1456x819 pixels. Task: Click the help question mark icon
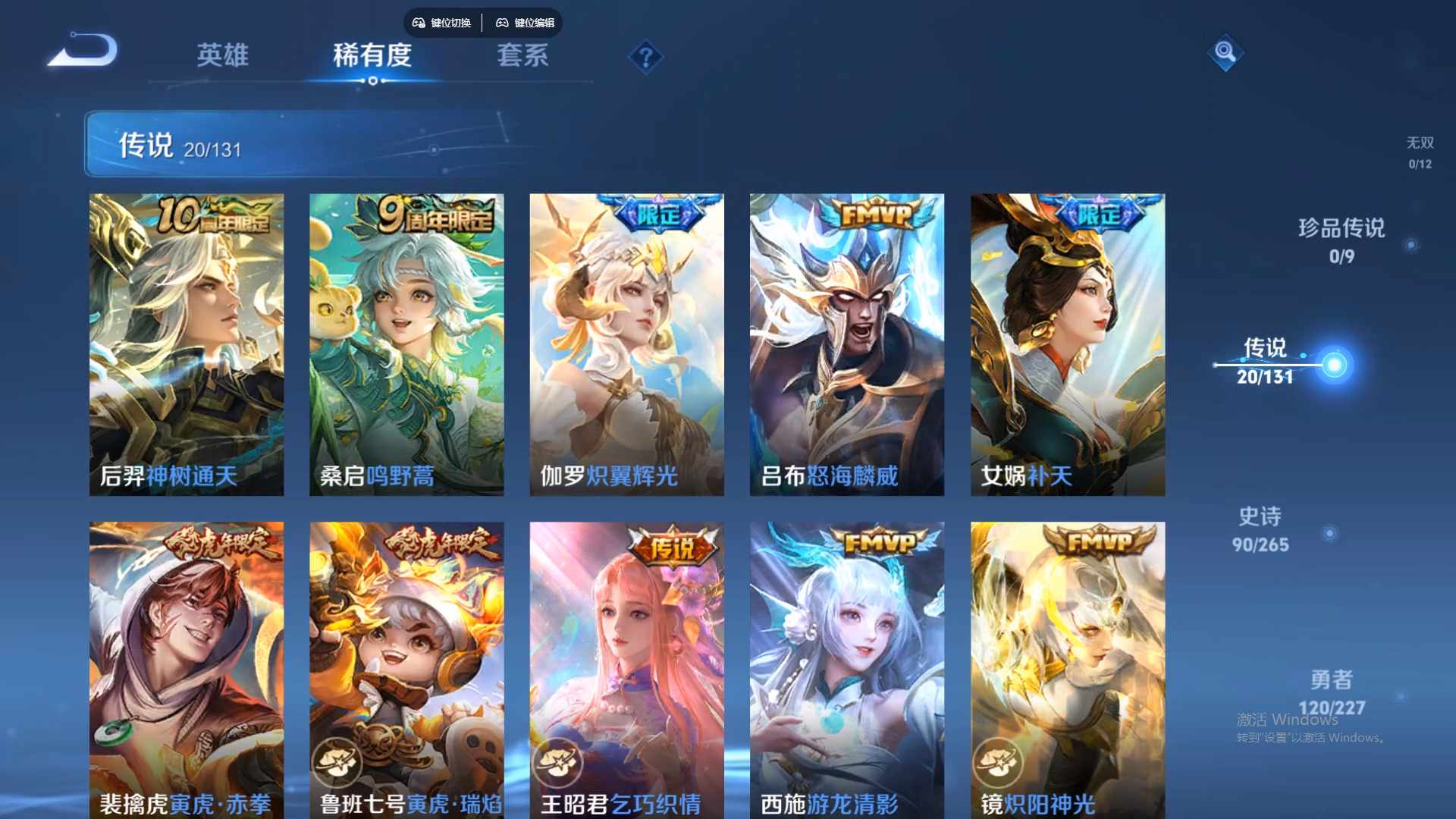point(644,58)
